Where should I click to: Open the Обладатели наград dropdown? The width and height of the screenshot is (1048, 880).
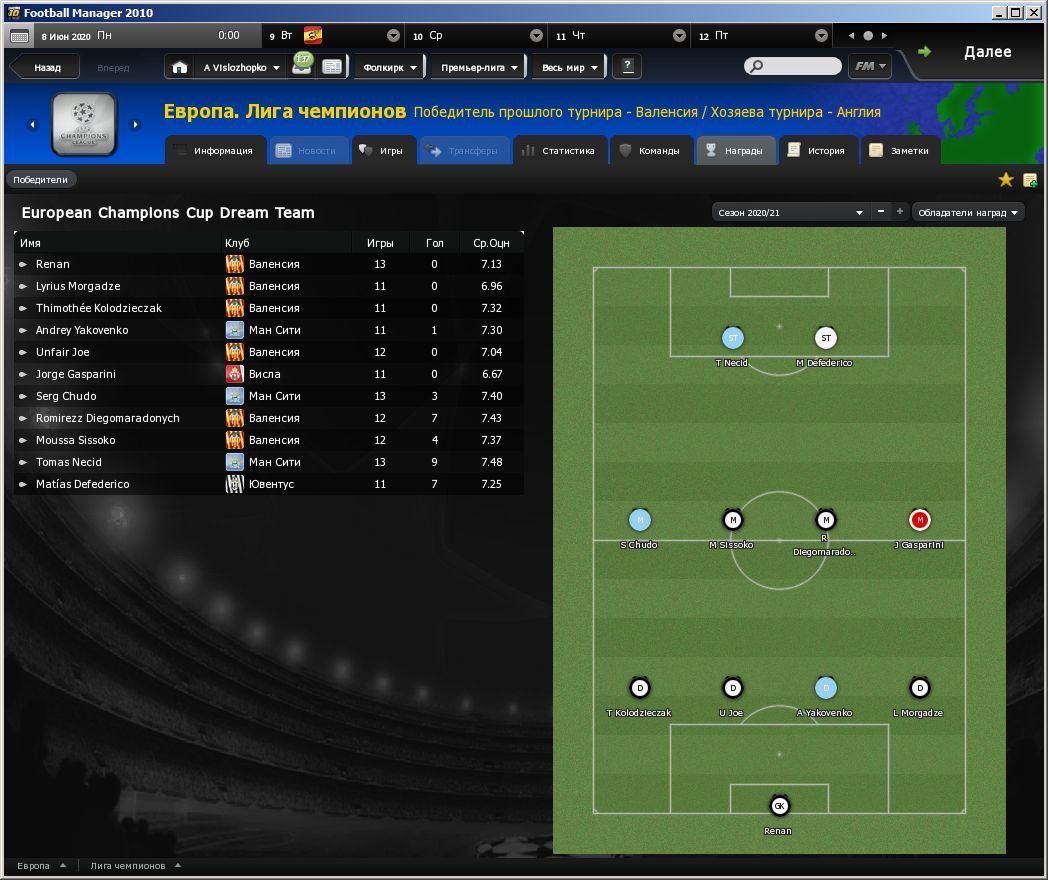click(969, 212)
